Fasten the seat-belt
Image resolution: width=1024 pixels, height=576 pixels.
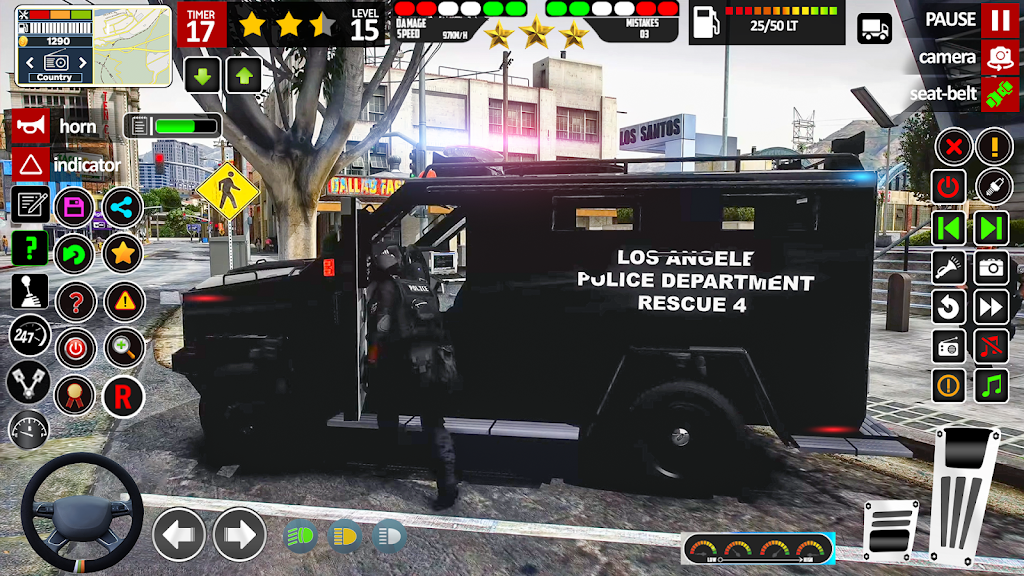click(x=999, y=94)
